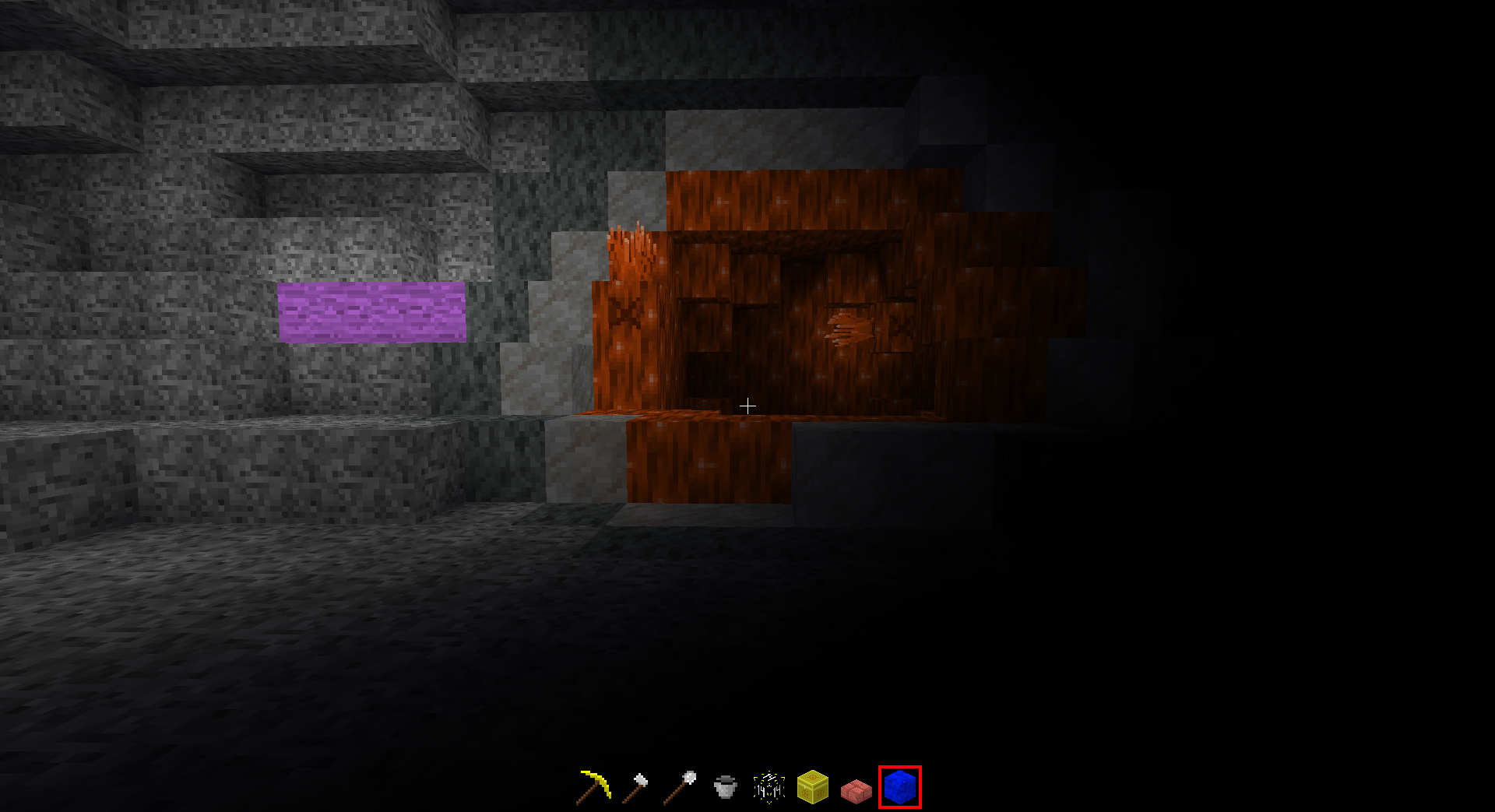Select the golden pickaxe hotbar slot
Image resolution: width=1495 pixels, height=812 pixels.
tap(594, 787)
